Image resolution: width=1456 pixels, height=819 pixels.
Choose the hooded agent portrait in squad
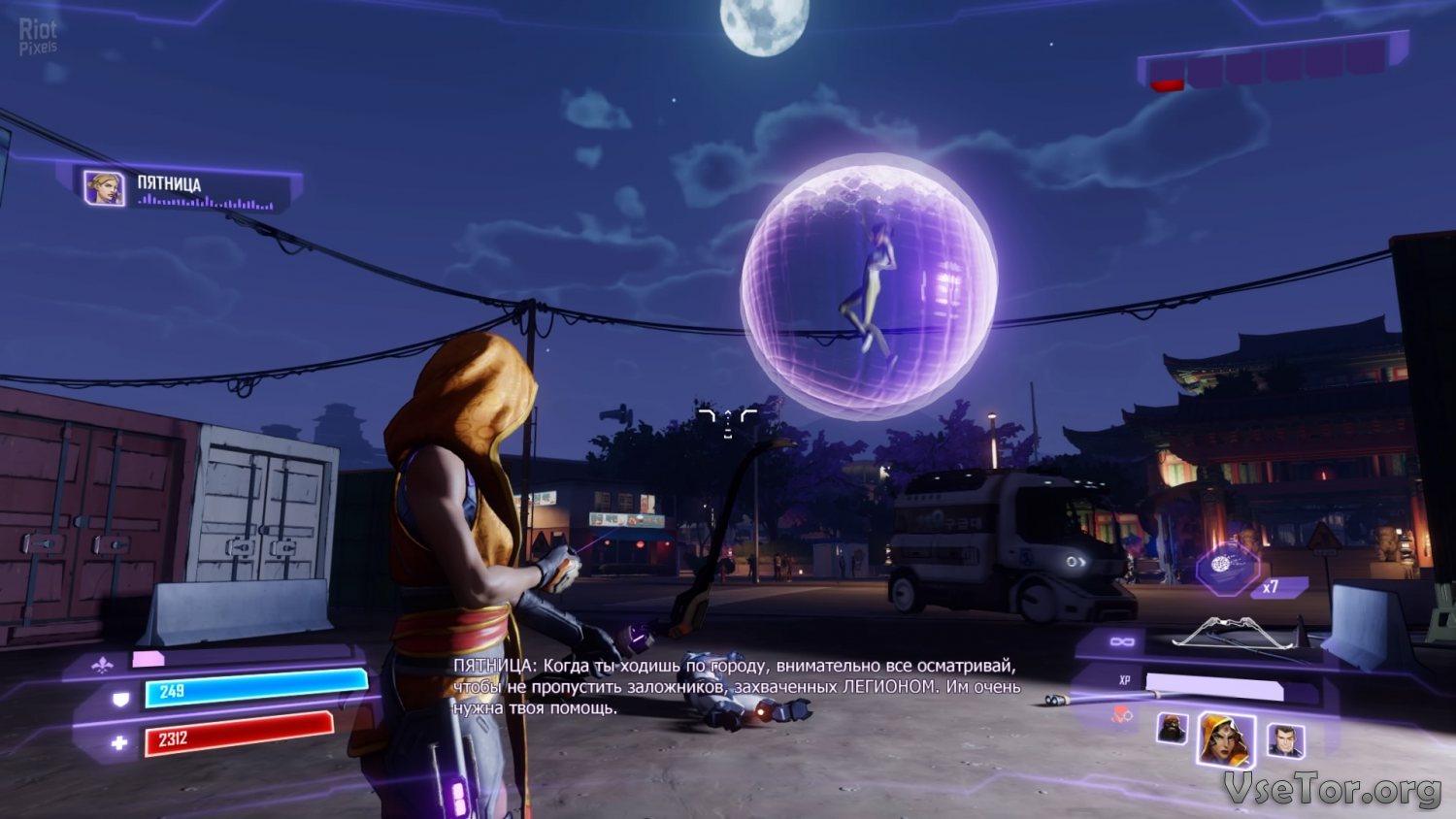click(x=1225, y=739)
